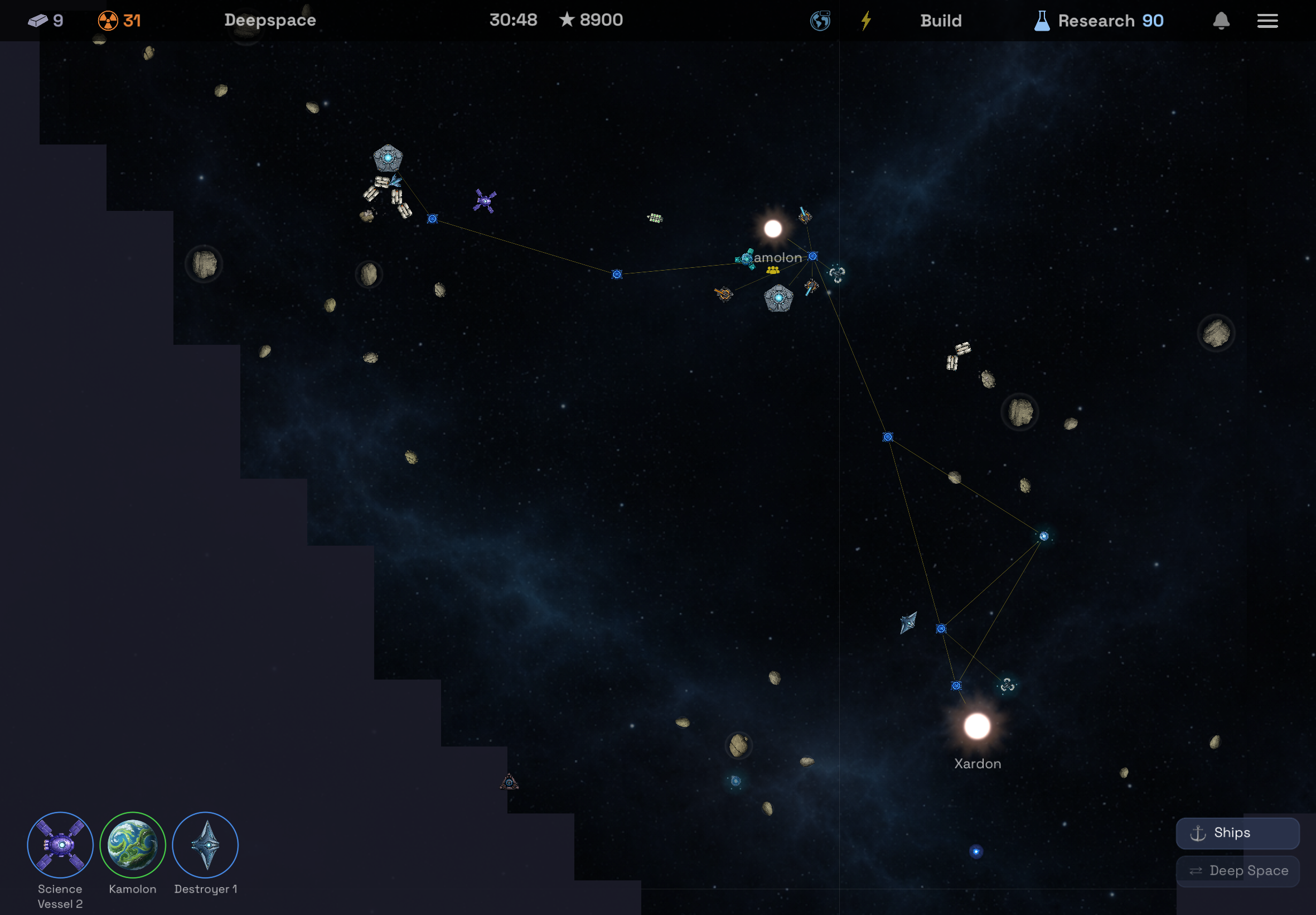Screen dimensions: 1316x915
Task: Click the yellow lightning energy icon
Action: coord(865,20)
